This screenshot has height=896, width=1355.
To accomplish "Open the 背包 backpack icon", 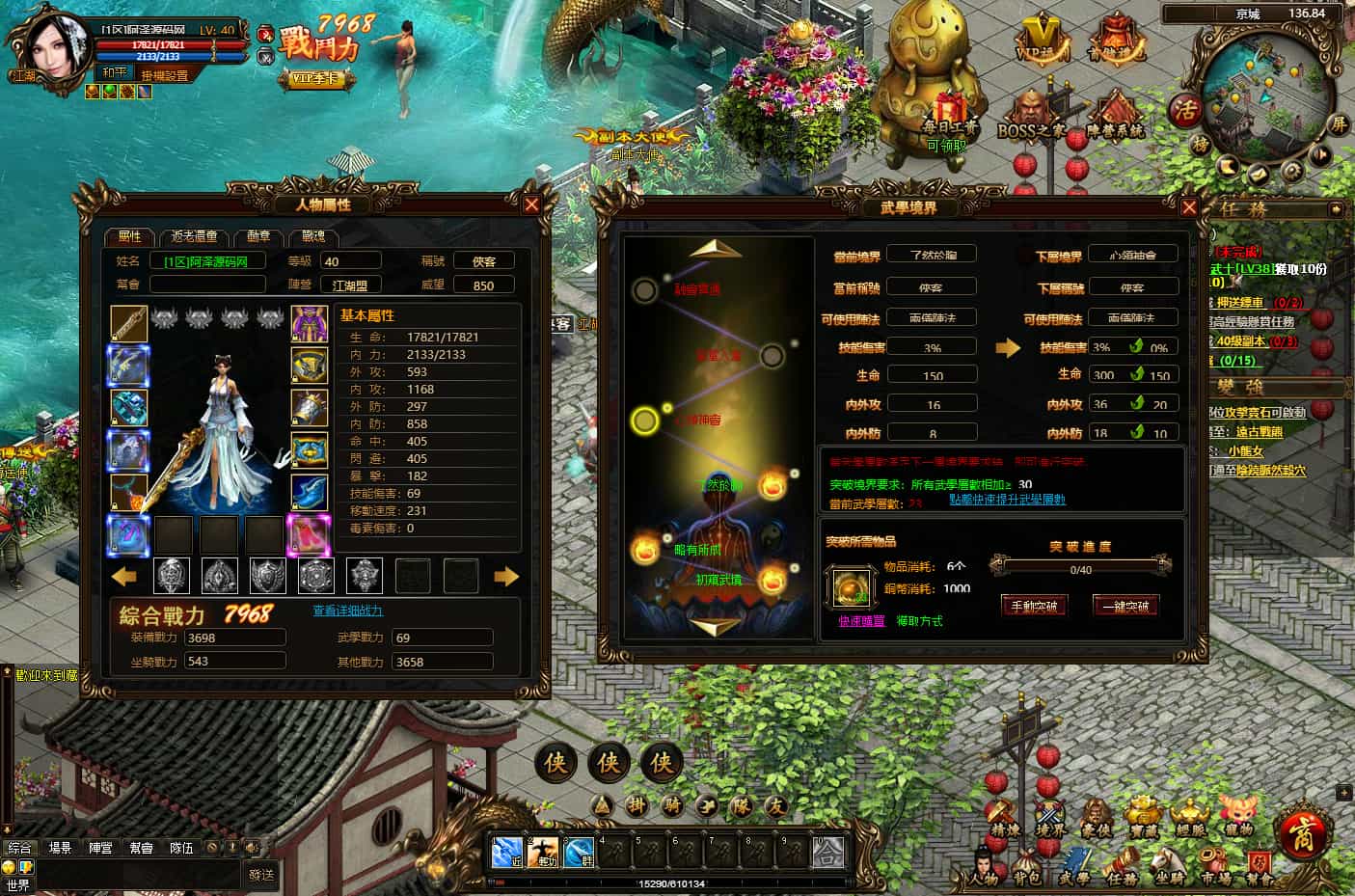I will (x=1026, y=865).
